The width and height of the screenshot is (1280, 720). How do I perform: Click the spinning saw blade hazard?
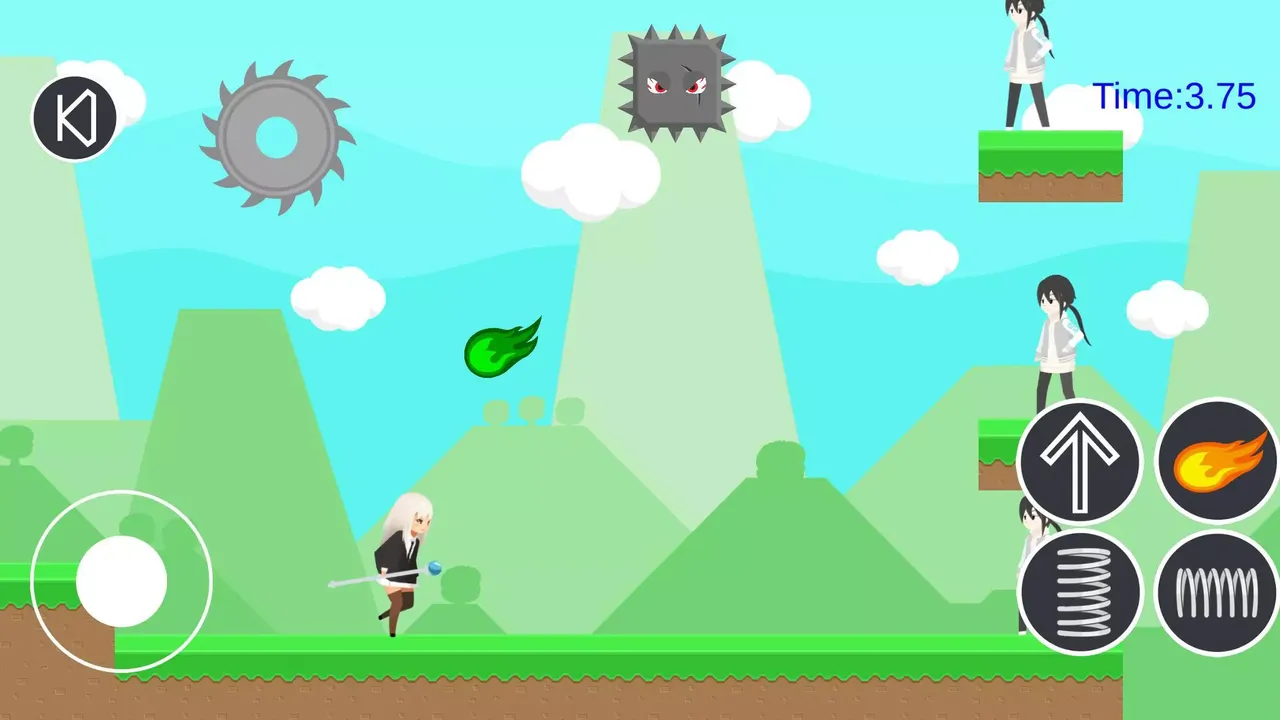(x=278, y=137)
